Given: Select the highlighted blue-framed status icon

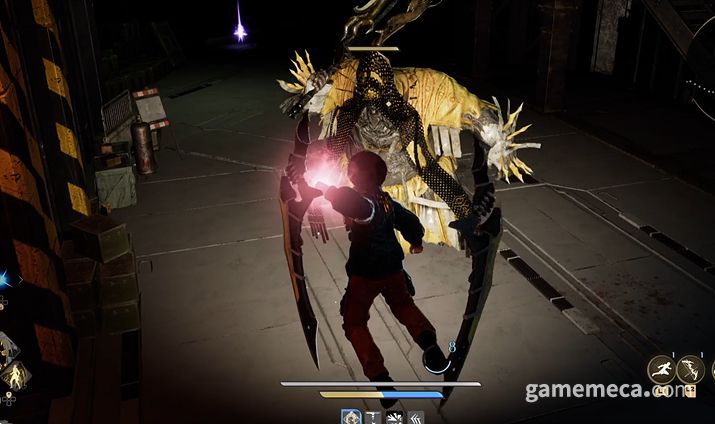Looking at the screenshot, I should (352, 416).
